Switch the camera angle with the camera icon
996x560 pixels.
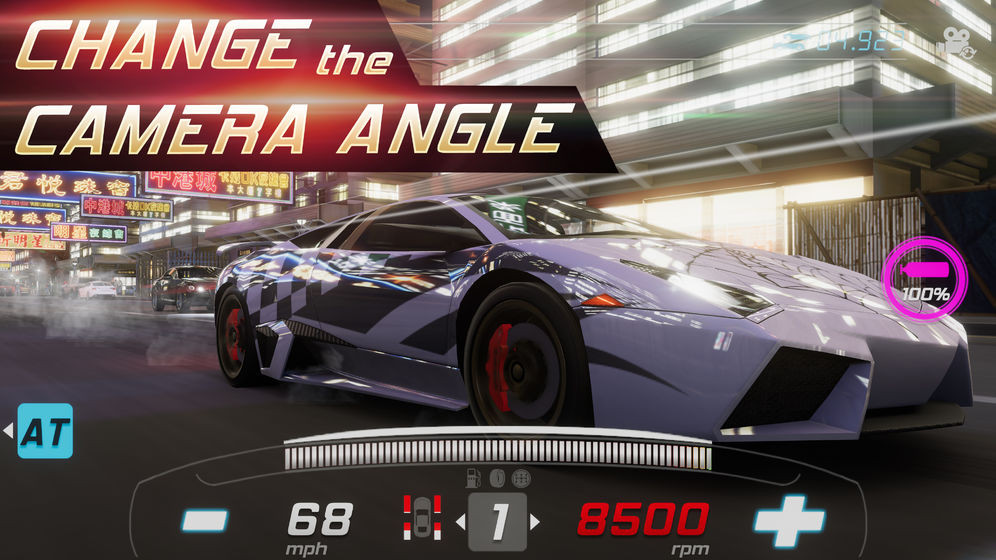957,43
